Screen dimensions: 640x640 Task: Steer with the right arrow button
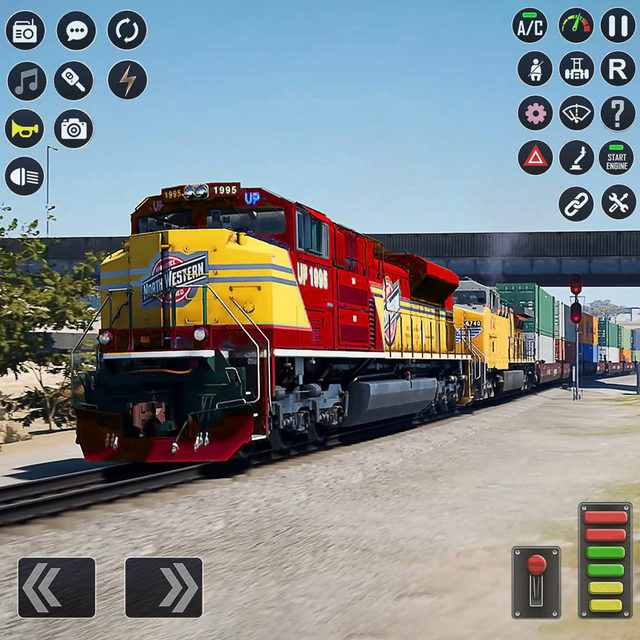(164, 587)
